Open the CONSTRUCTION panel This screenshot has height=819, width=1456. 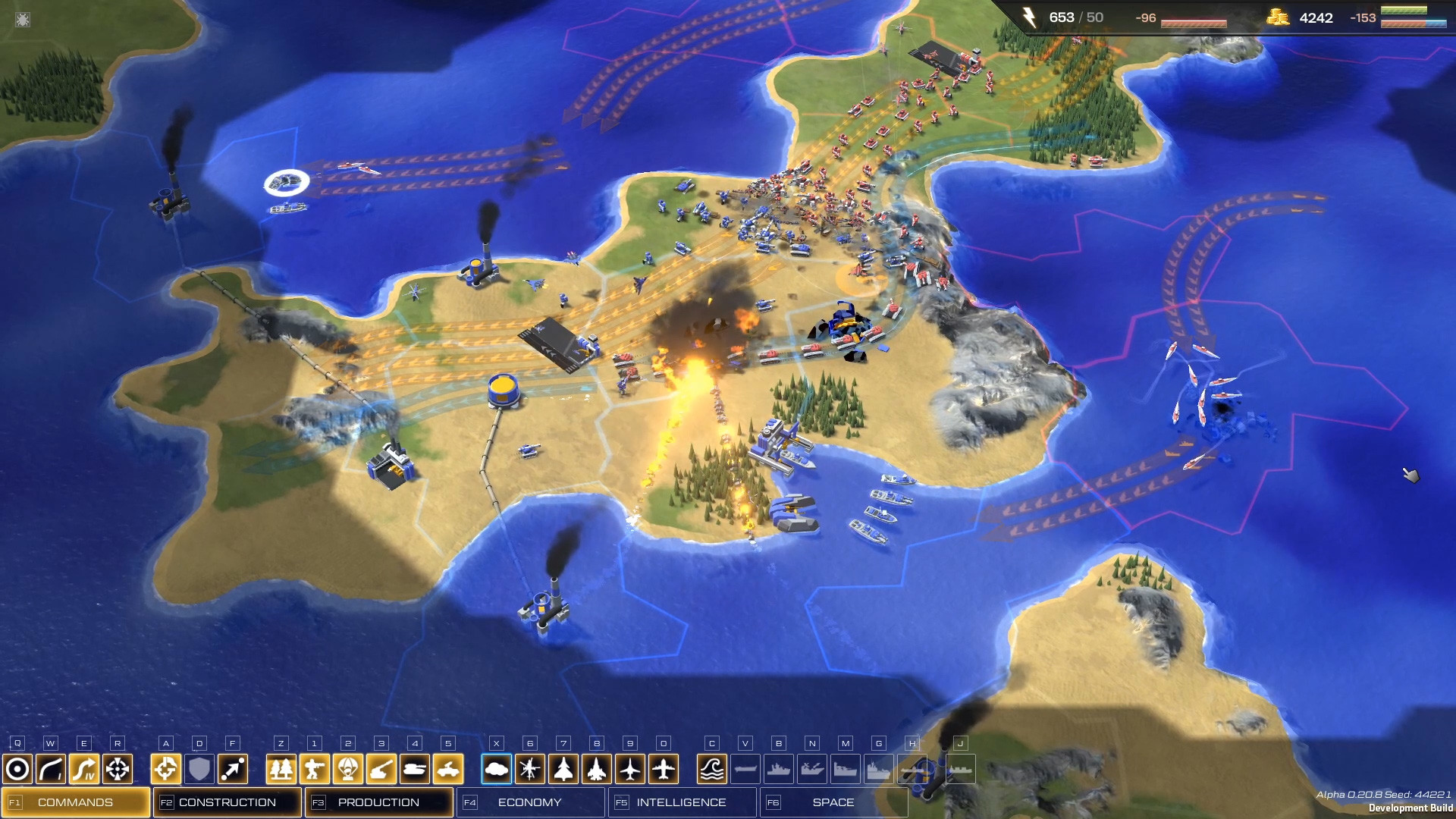coord(227,802)
